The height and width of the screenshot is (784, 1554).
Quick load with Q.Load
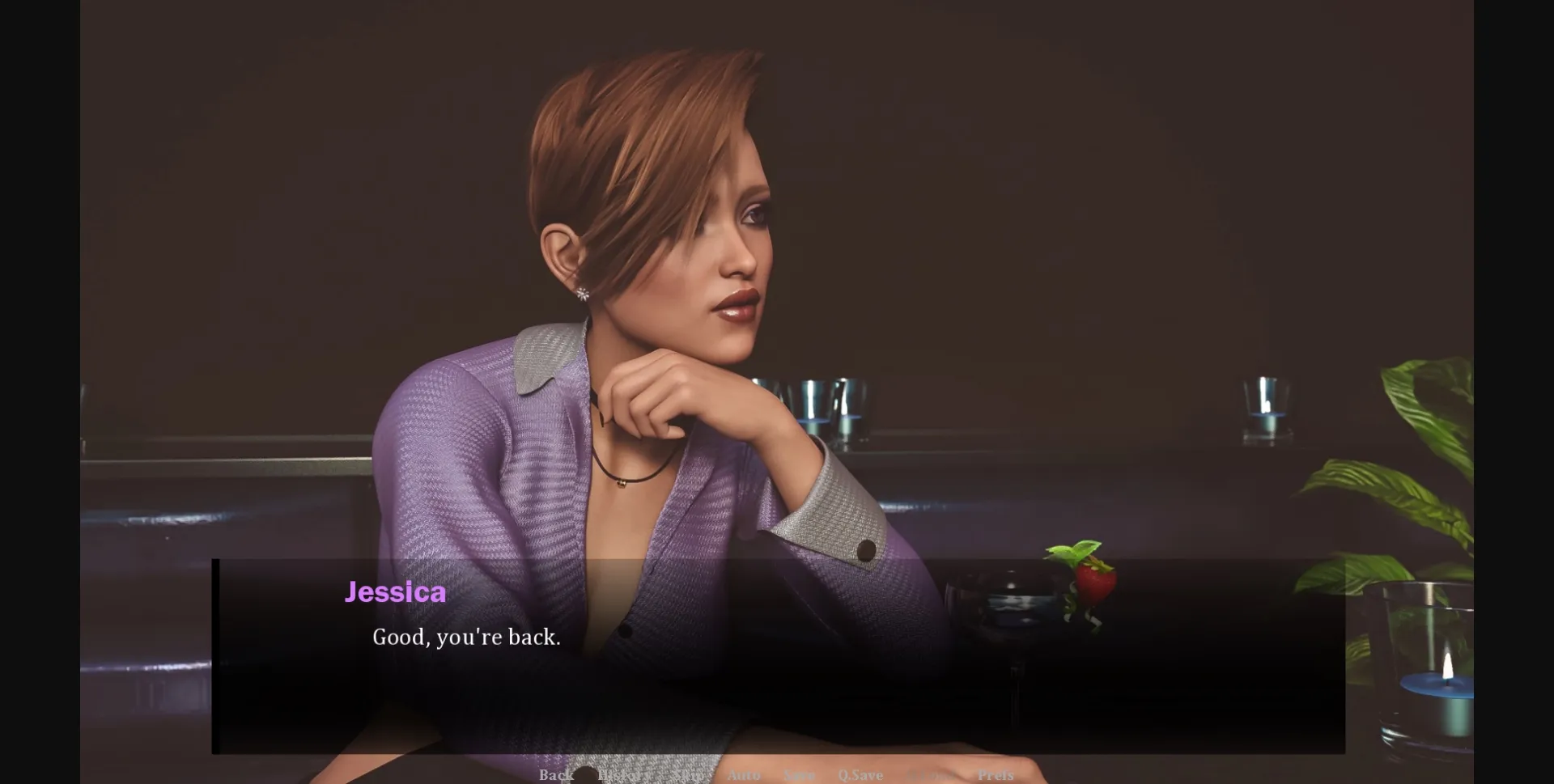pos(929,775)
